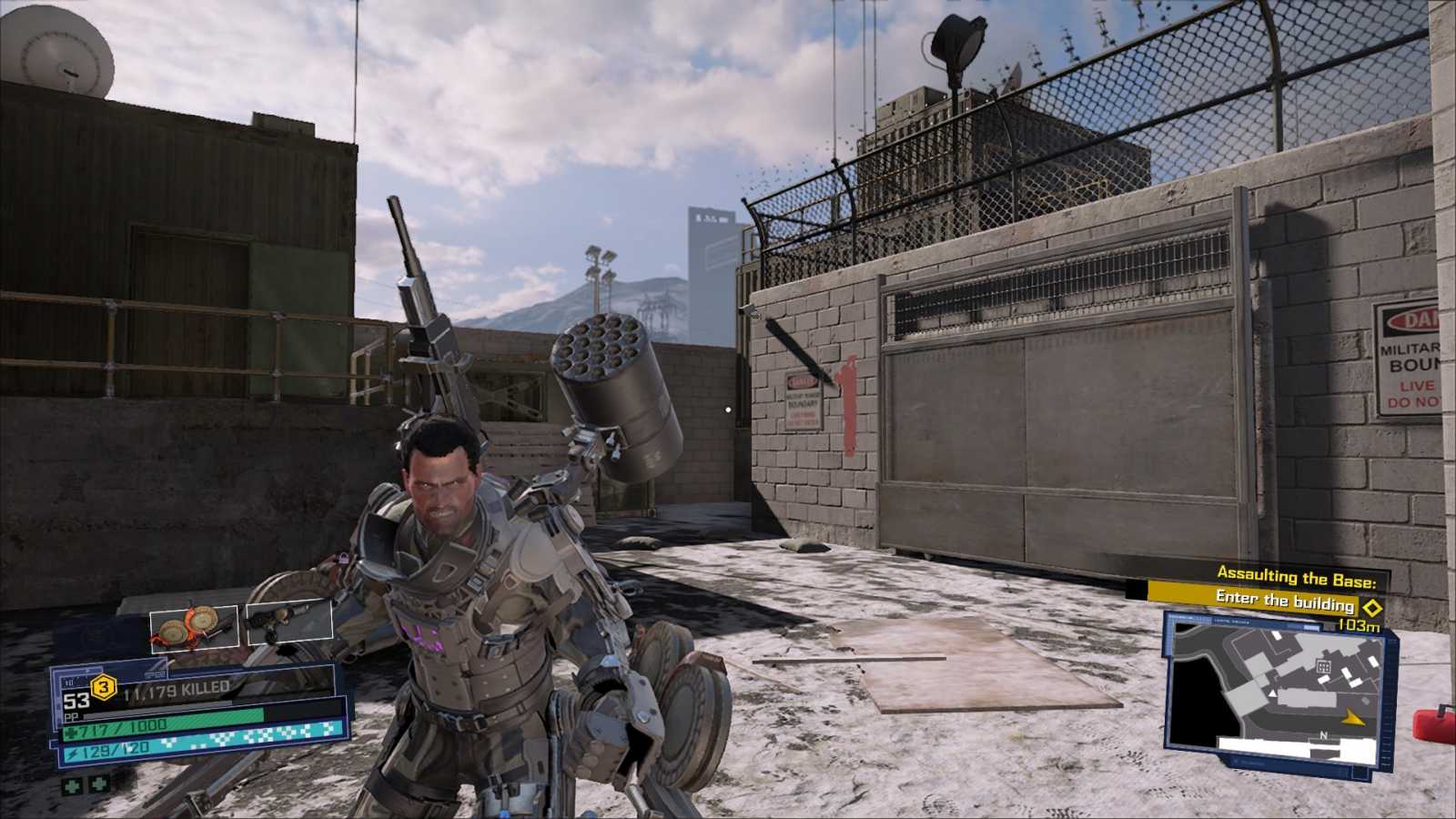Click the yellow hexagonal badge showing 3
Screen dimensions: 1456x819
(103, 688)
